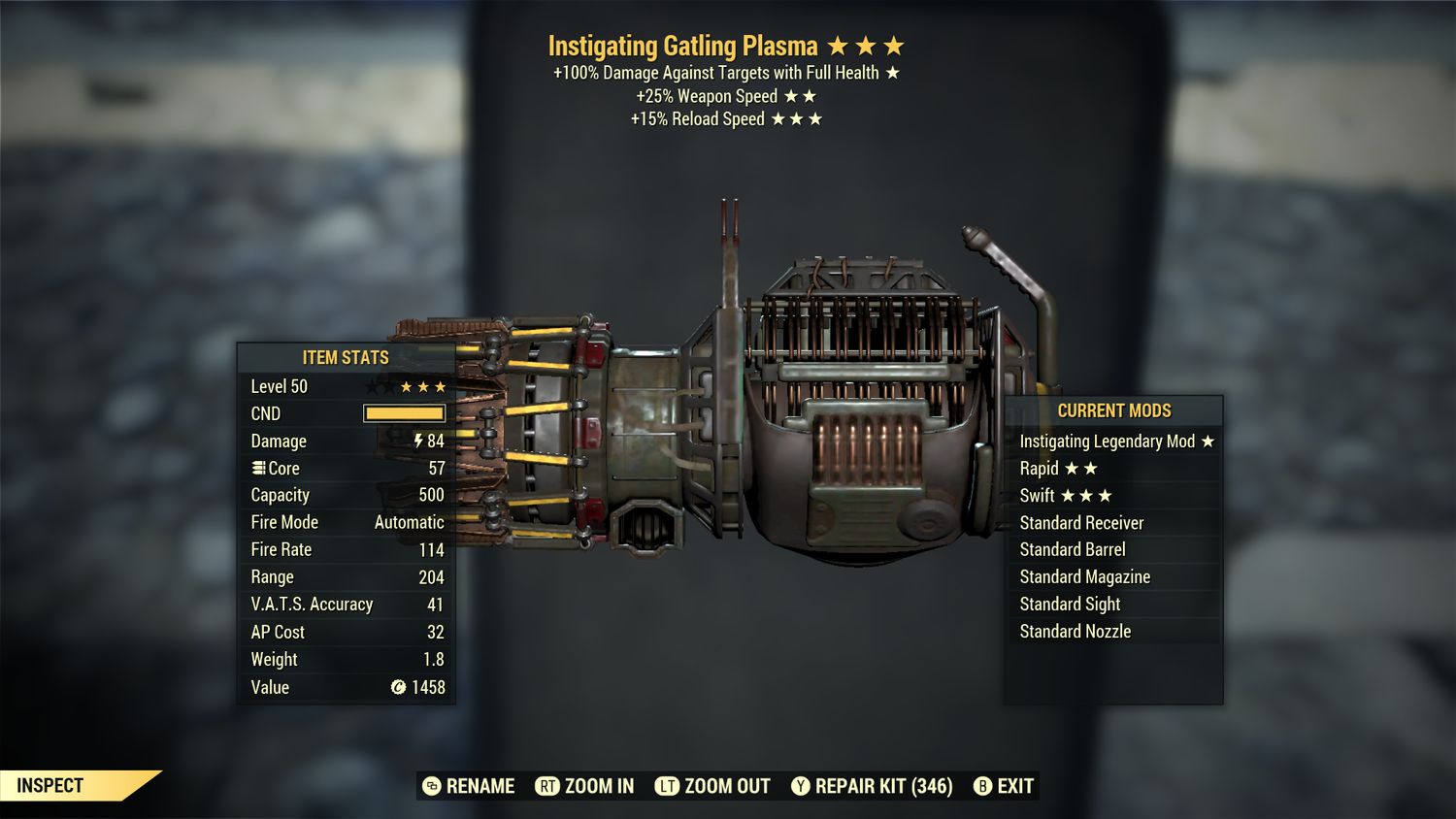Click the ITEM STATS panel header
The image size is (1456, 819).
tap(344, 357)
